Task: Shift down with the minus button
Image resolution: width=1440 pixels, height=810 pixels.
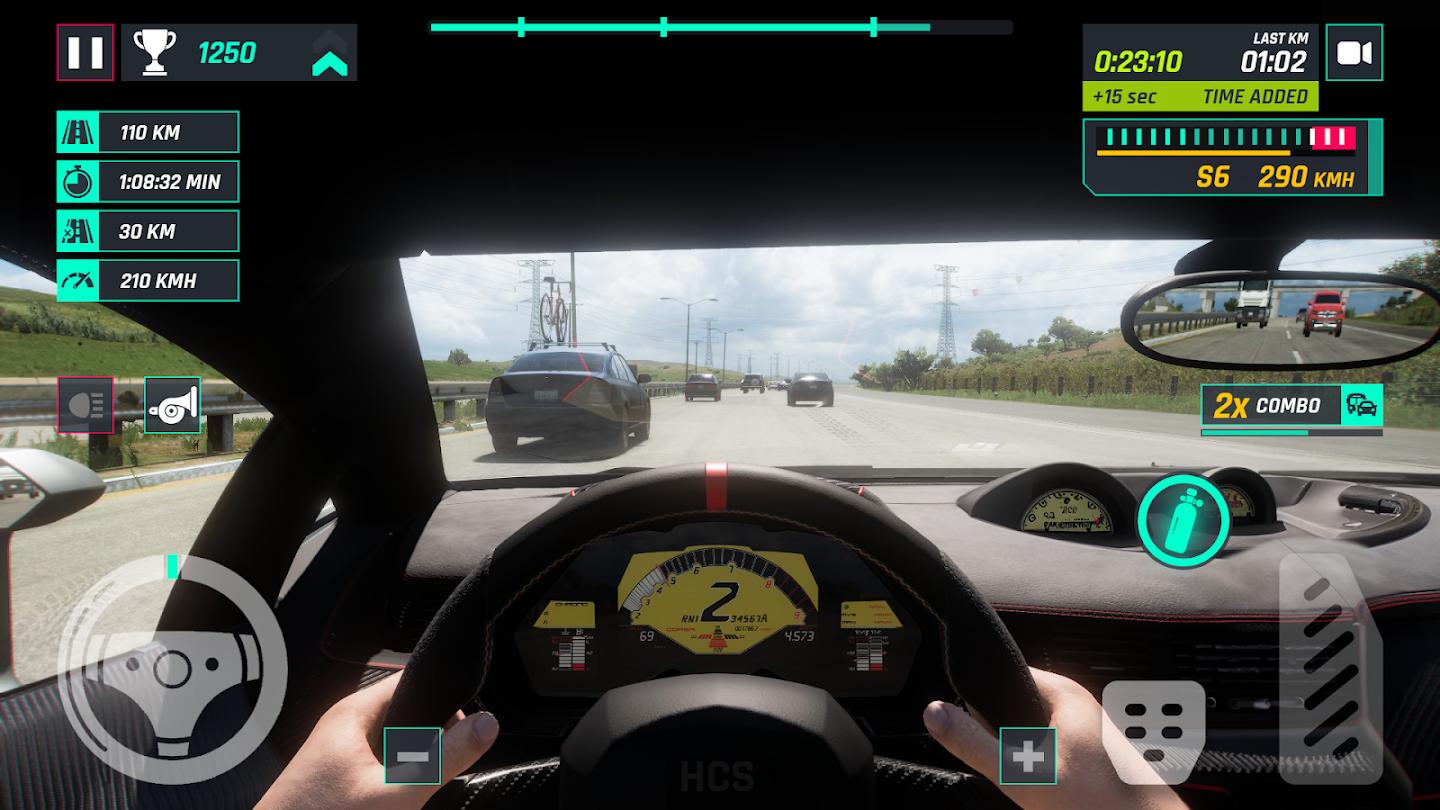Action: [412, 755]
